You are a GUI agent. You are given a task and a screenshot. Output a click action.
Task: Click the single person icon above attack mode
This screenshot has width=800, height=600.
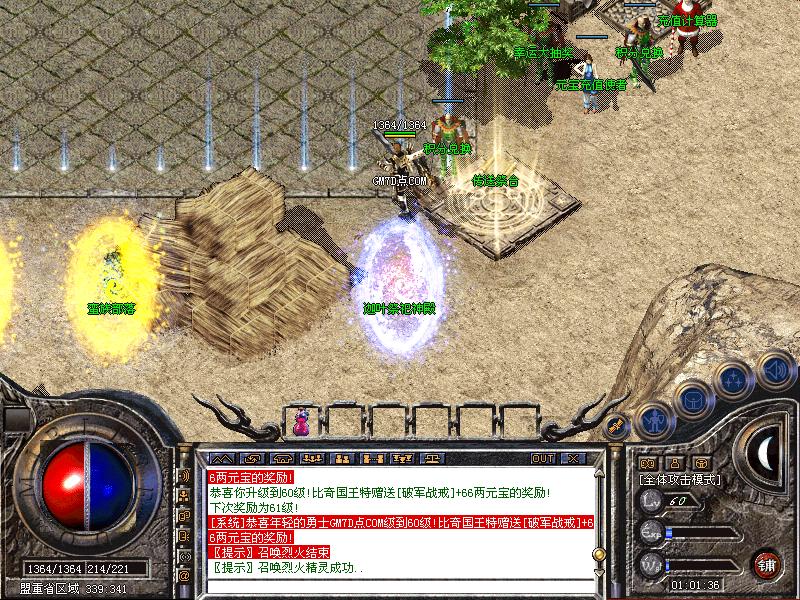pos(675,463)
